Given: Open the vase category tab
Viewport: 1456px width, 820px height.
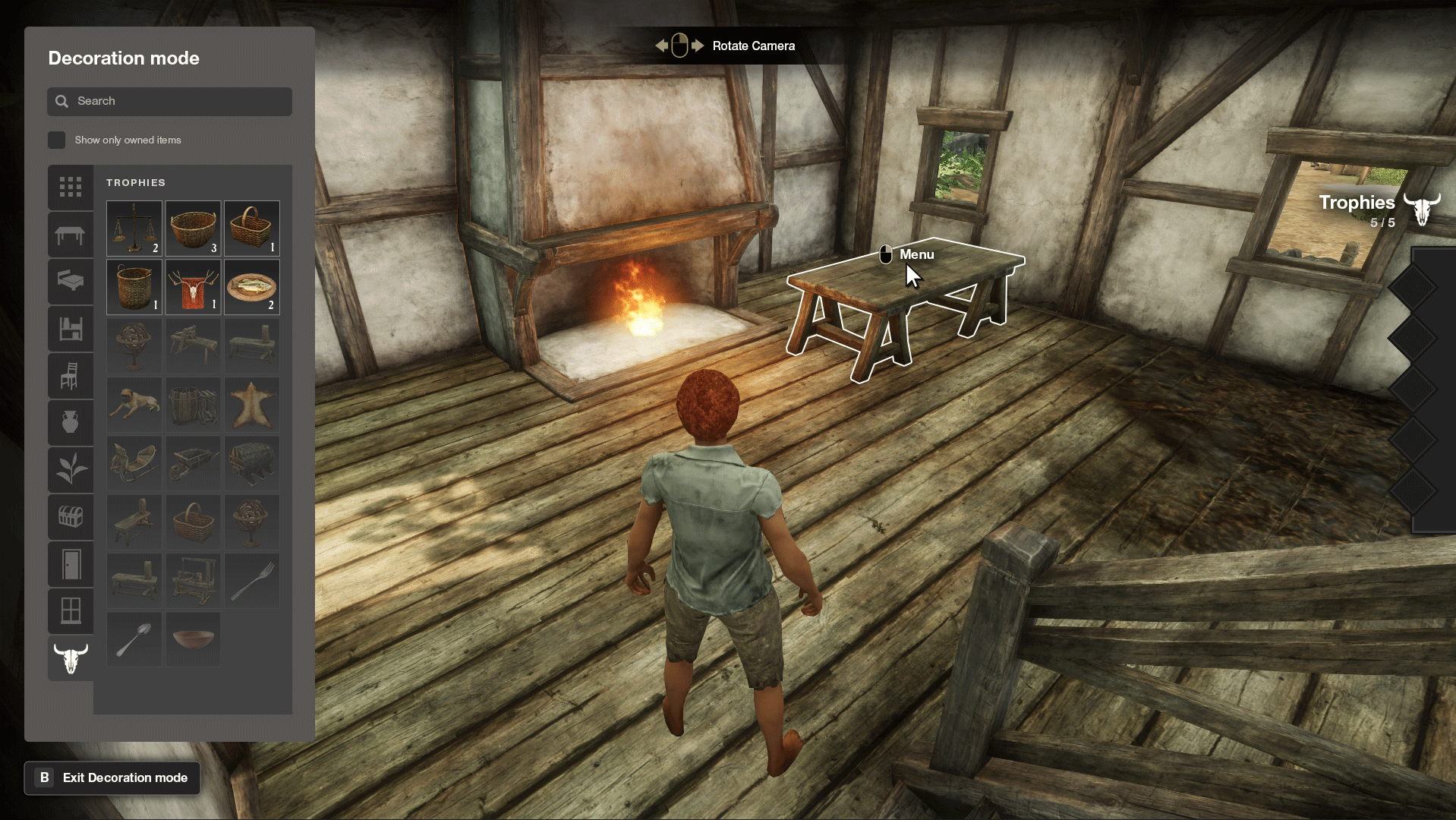Looking at the screenshot, I should 71,422.
